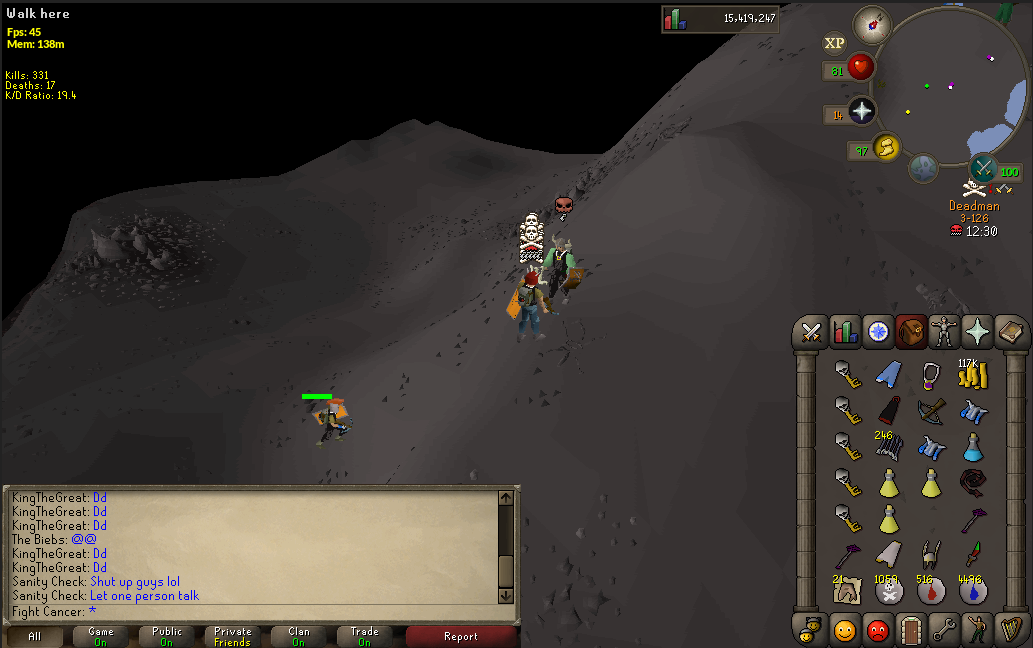
Task: Switch to the Magic spellbook tab
Action: [1010, 332]
